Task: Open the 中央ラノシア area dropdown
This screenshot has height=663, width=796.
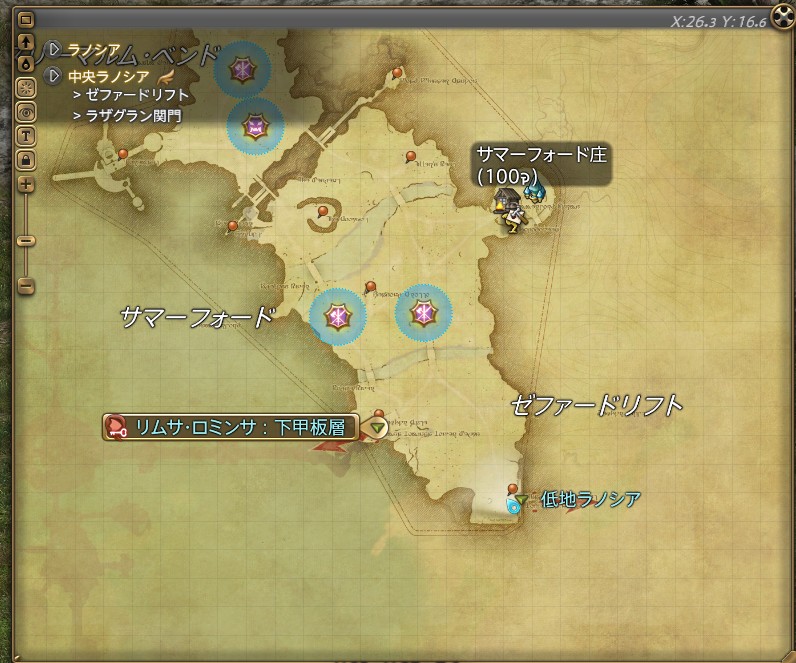Action: point(54,75)
